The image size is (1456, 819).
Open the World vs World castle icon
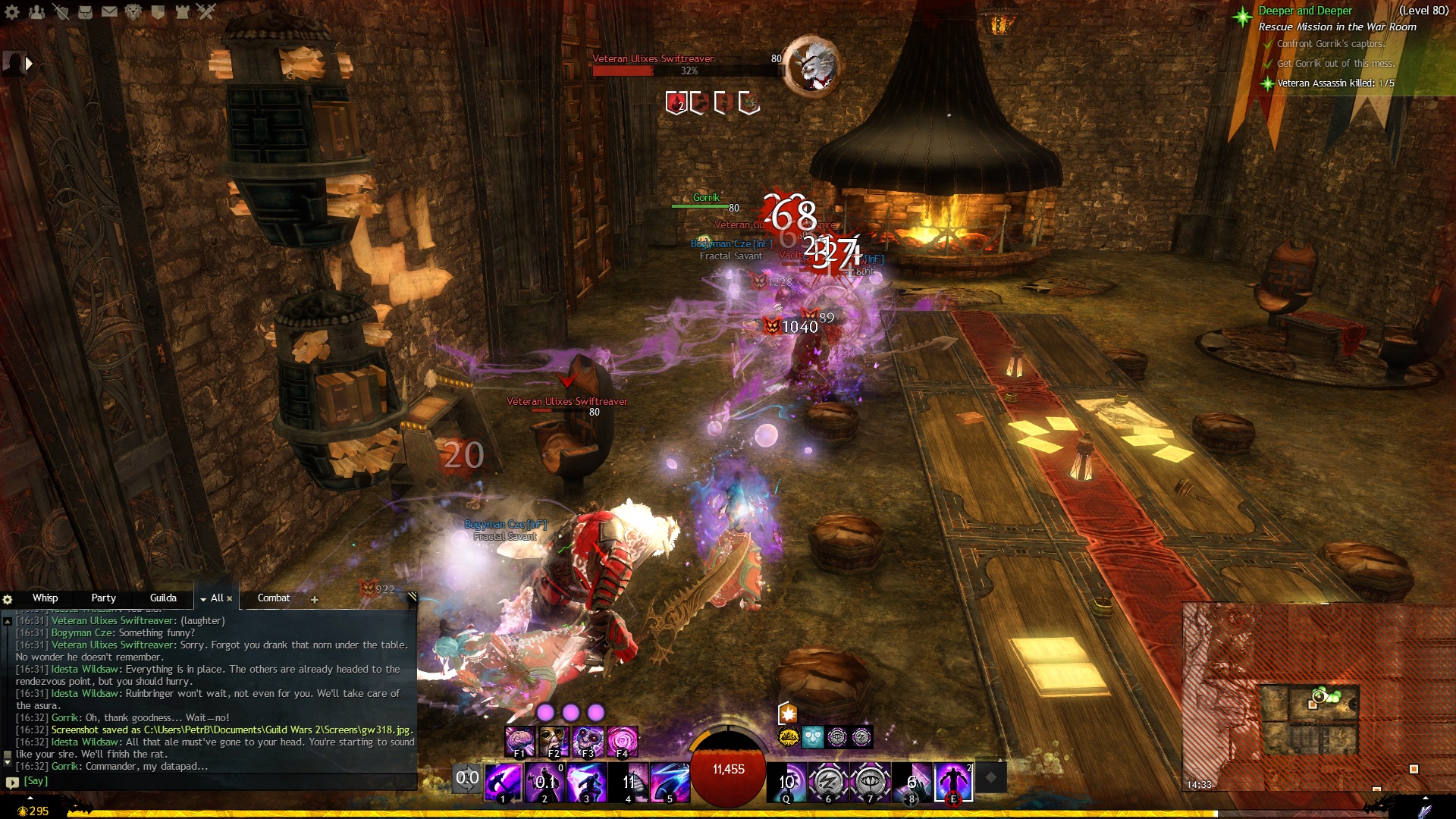(x=182, y=11)
